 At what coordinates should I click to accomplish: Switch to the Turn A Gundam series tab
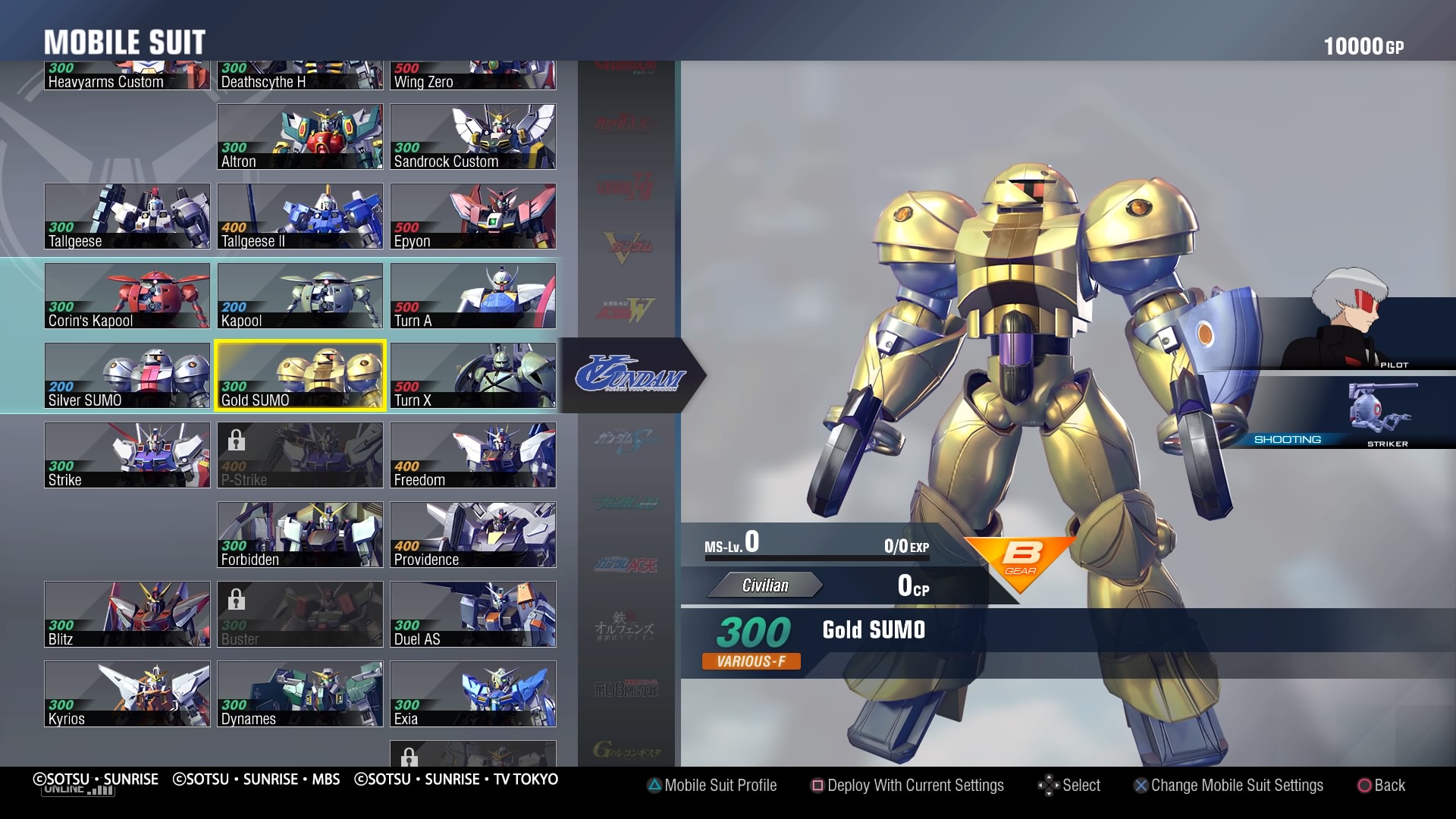coord(629,375)
